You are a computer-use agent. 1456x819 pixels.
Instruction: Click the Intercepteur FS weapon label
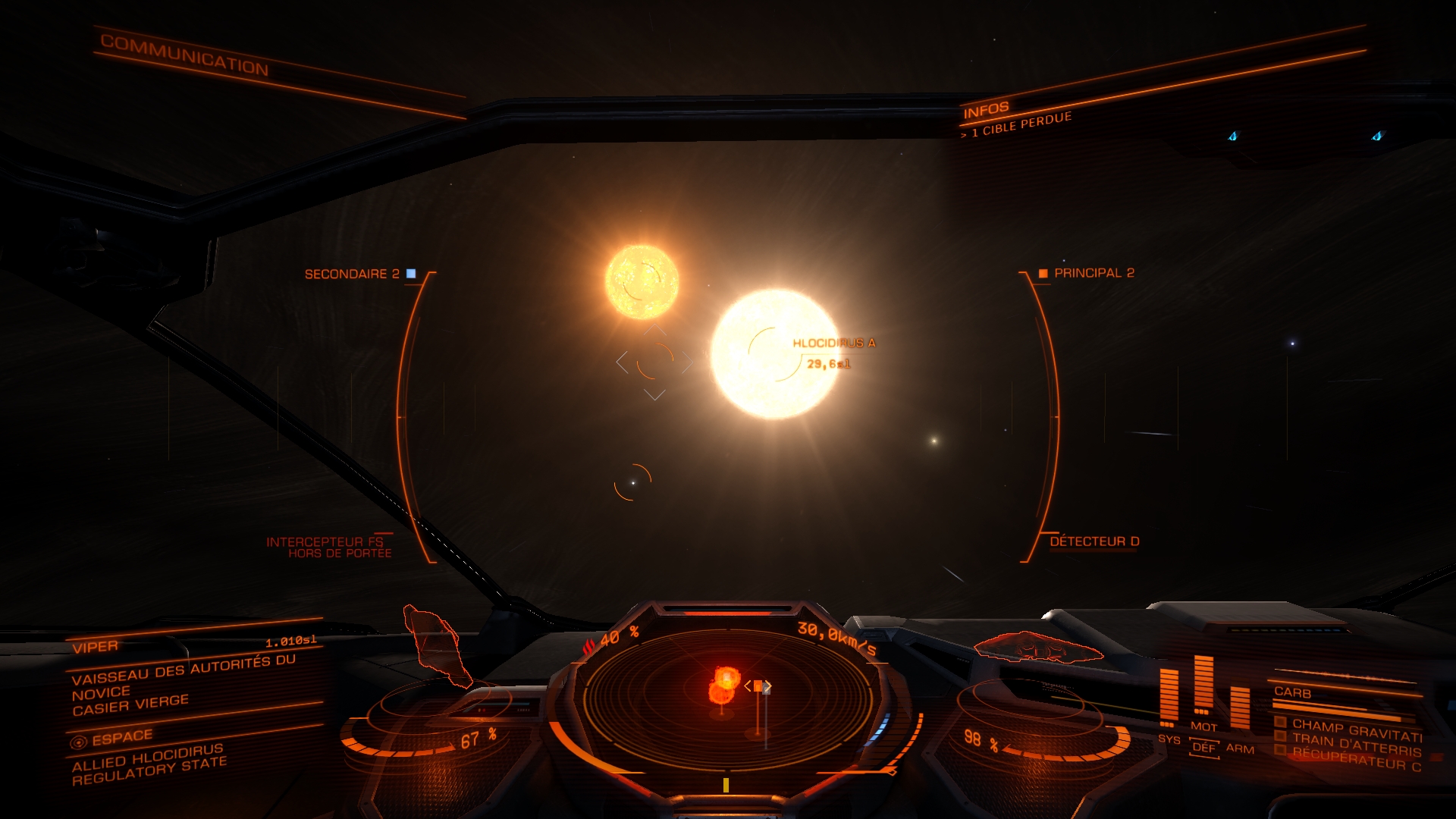[325, 542]
